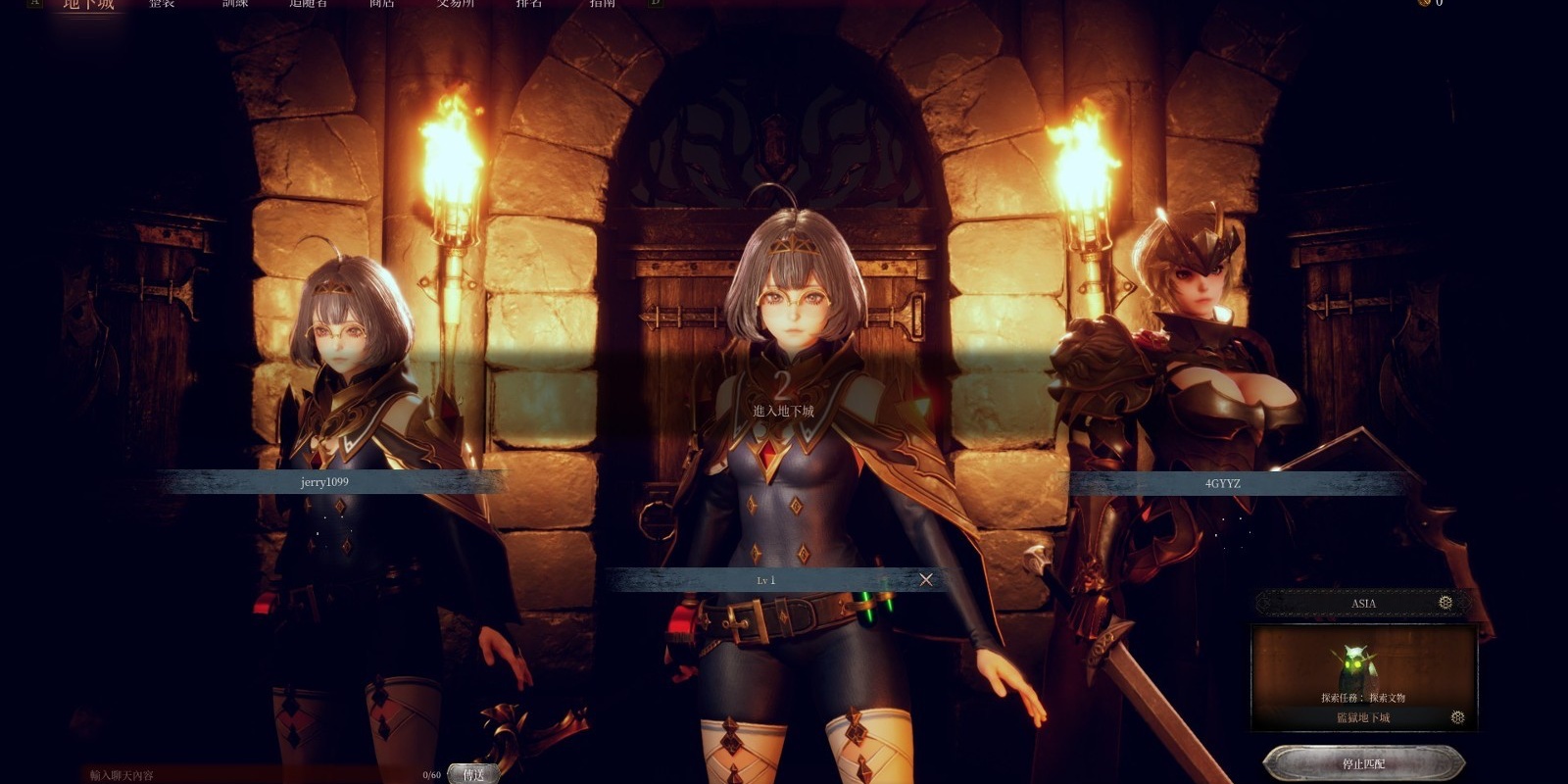
Task: Select party member jerry1099's nameplate
Action: 324,482
